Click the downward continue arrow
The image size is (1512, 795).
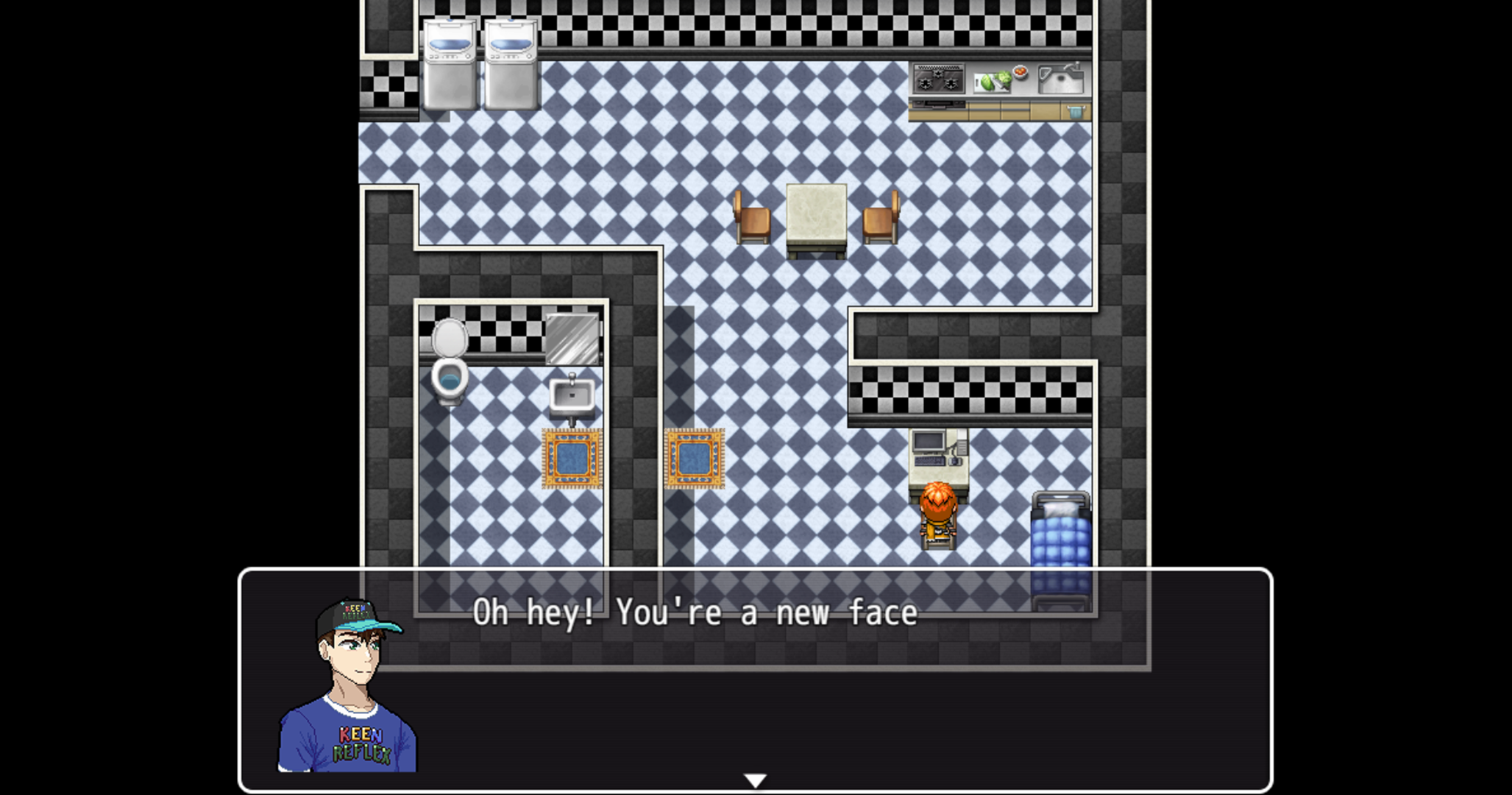pos(756,779)
